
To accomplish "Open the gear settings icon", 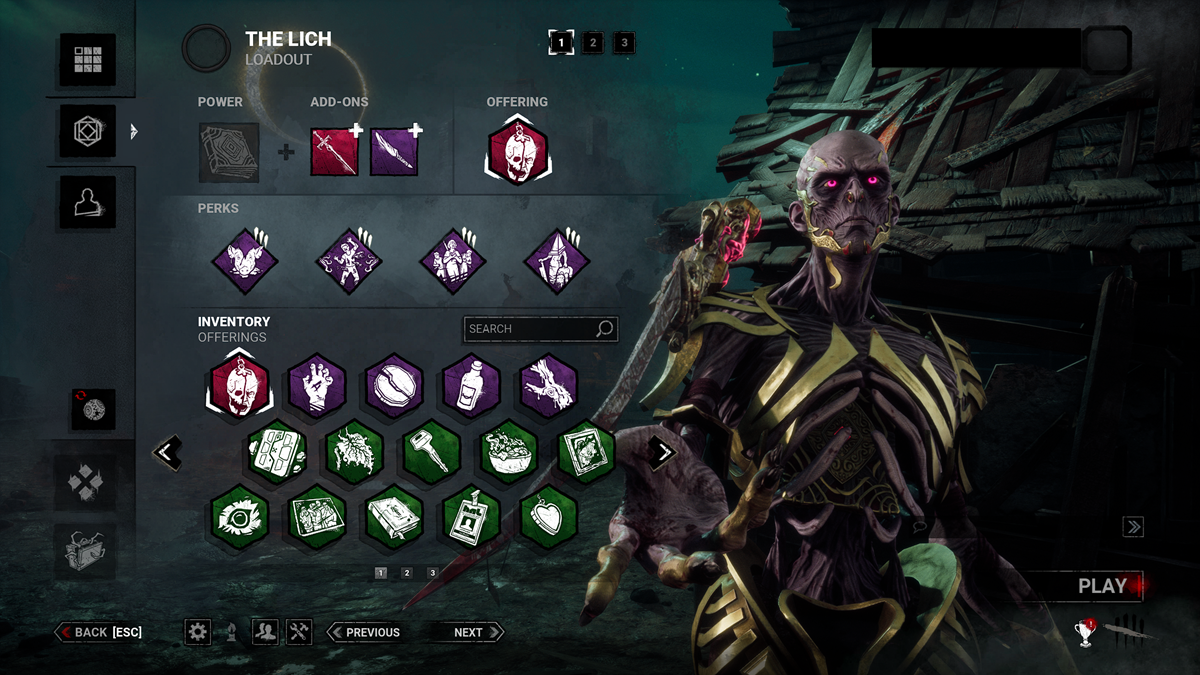I will pyautogui.click(x=198, y=632).
